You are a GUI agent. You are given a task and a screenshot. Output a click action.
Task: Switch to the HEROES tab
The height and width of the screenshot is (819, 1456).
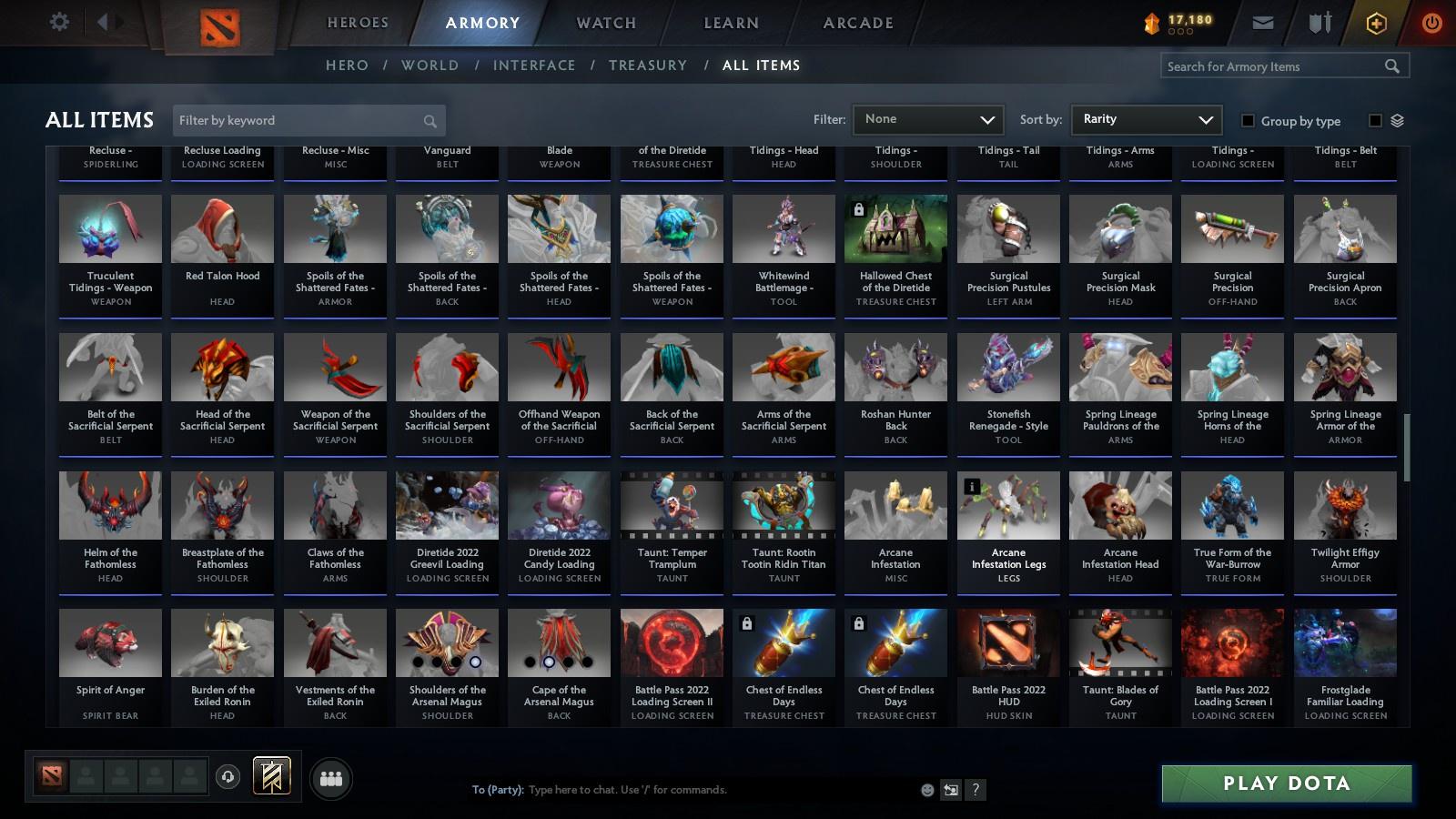[357, 23]
